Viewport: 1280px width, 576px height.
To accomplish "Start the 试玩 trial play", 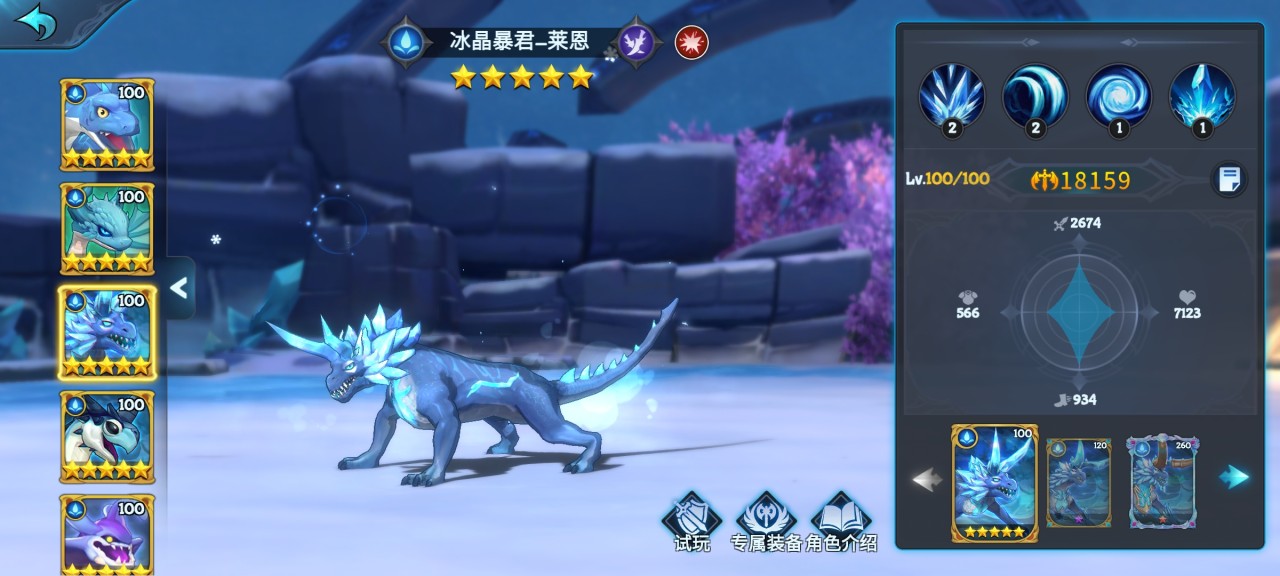I will pos(691,522).
